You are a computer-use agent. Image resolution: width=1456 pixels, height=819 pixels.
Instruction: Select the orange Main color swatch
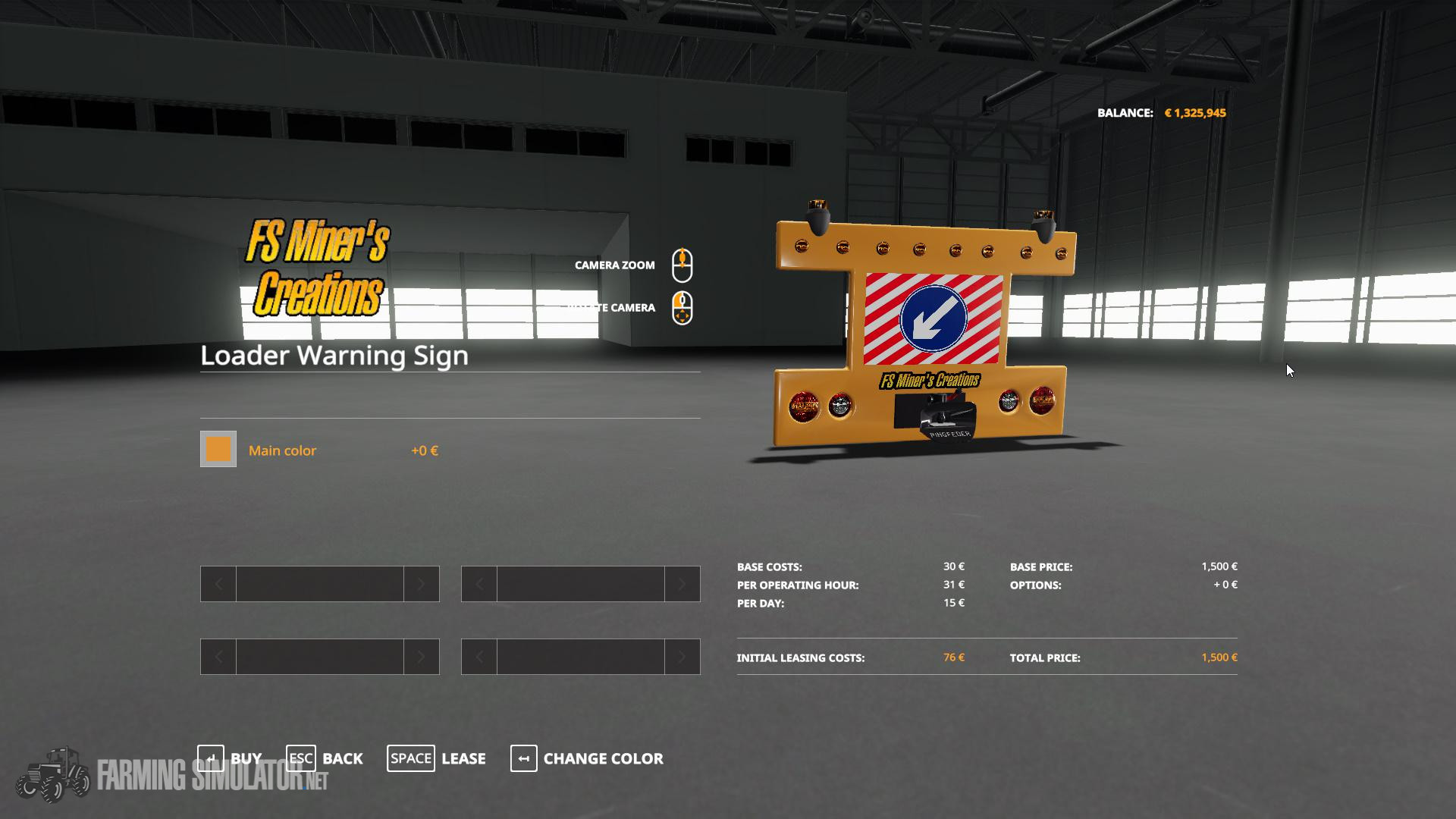point(218,450)
